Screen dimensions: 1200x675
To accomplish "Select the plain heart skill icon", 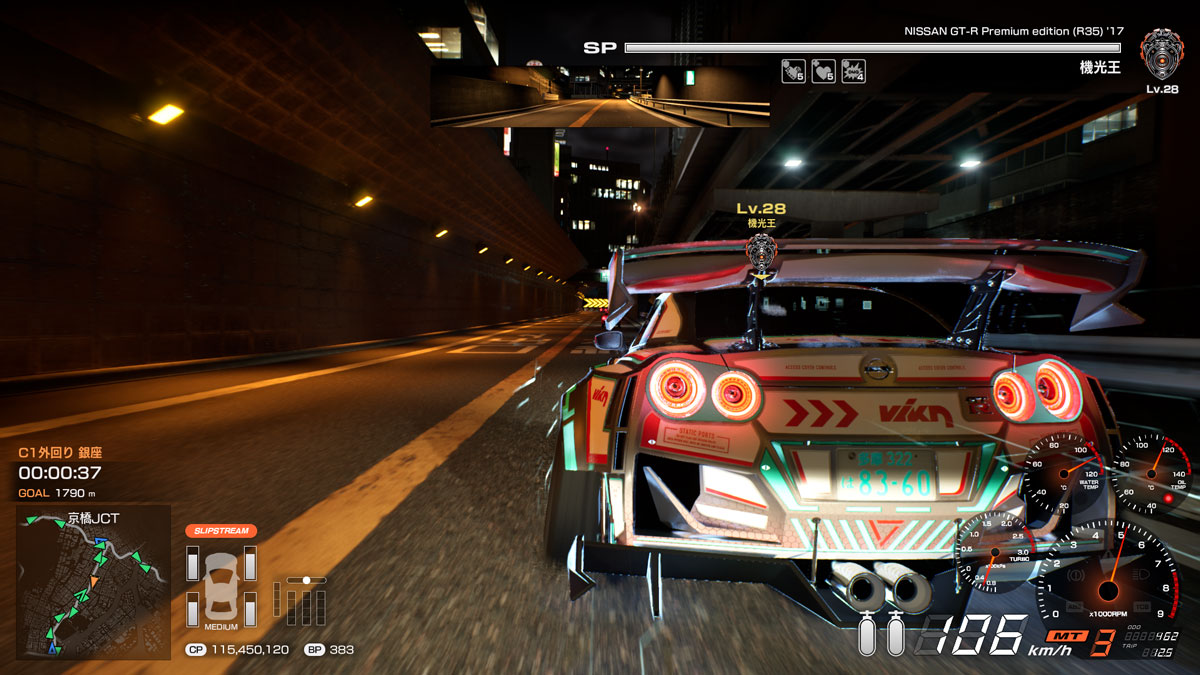I will coord(823,71).
